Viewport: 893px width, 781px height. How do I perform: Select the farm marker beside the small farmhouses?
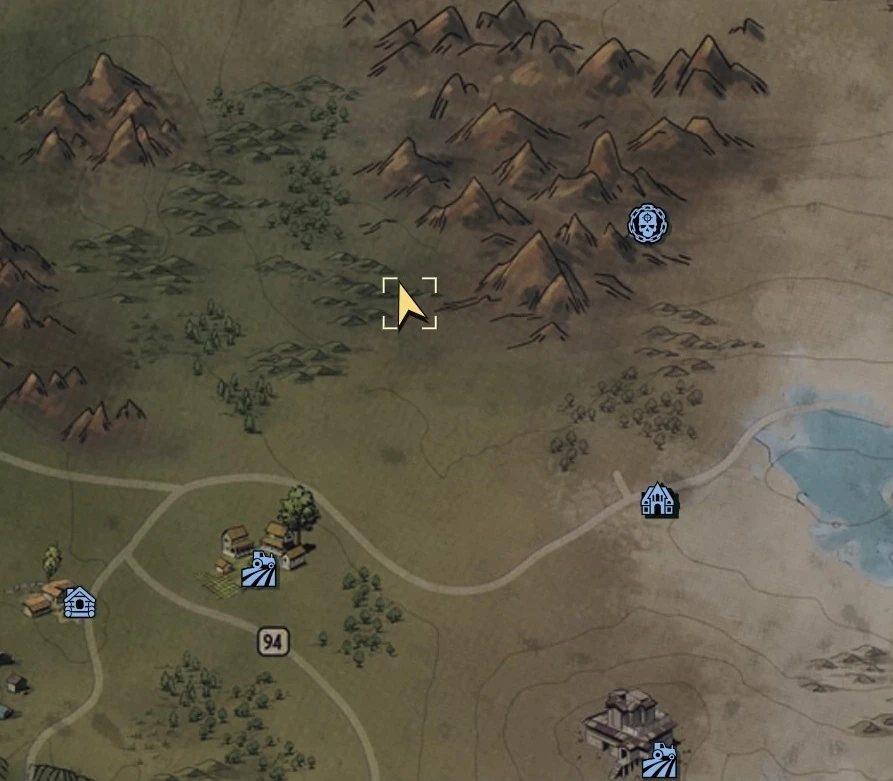tap(260, 570)
